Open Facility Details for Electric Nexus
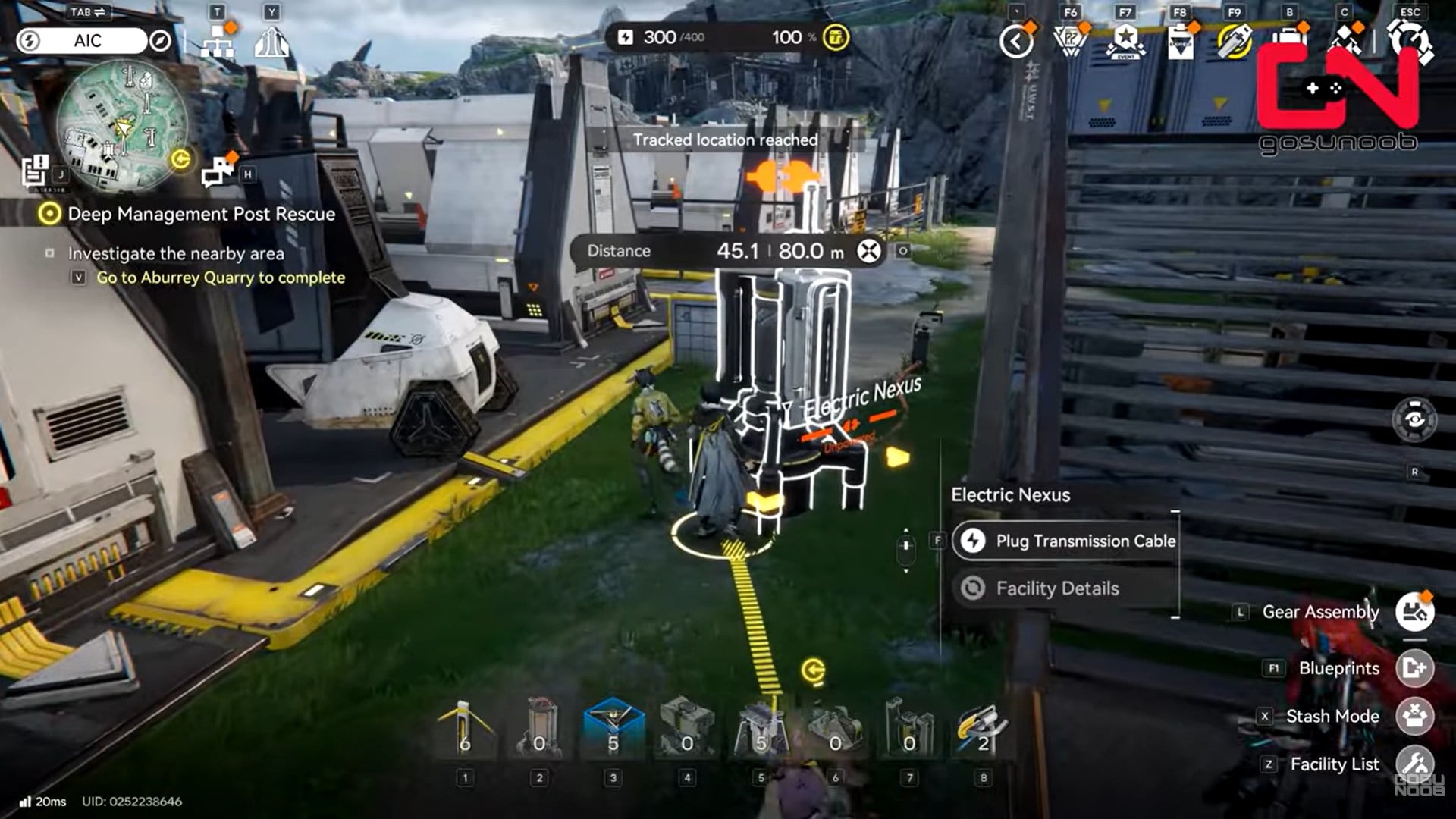 pos(1056,588)
